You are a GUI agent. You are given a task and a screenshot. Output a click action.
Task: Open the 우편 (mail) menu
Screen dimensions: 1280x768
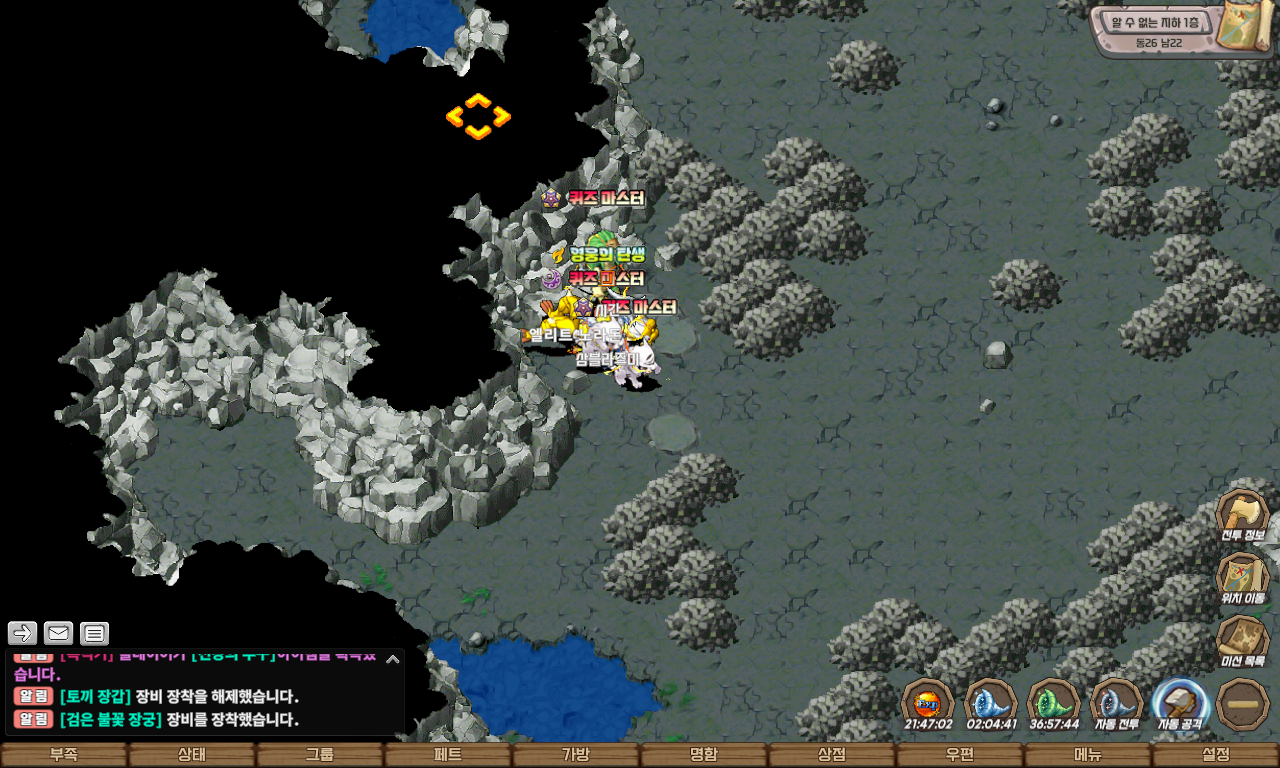(960, 755)
